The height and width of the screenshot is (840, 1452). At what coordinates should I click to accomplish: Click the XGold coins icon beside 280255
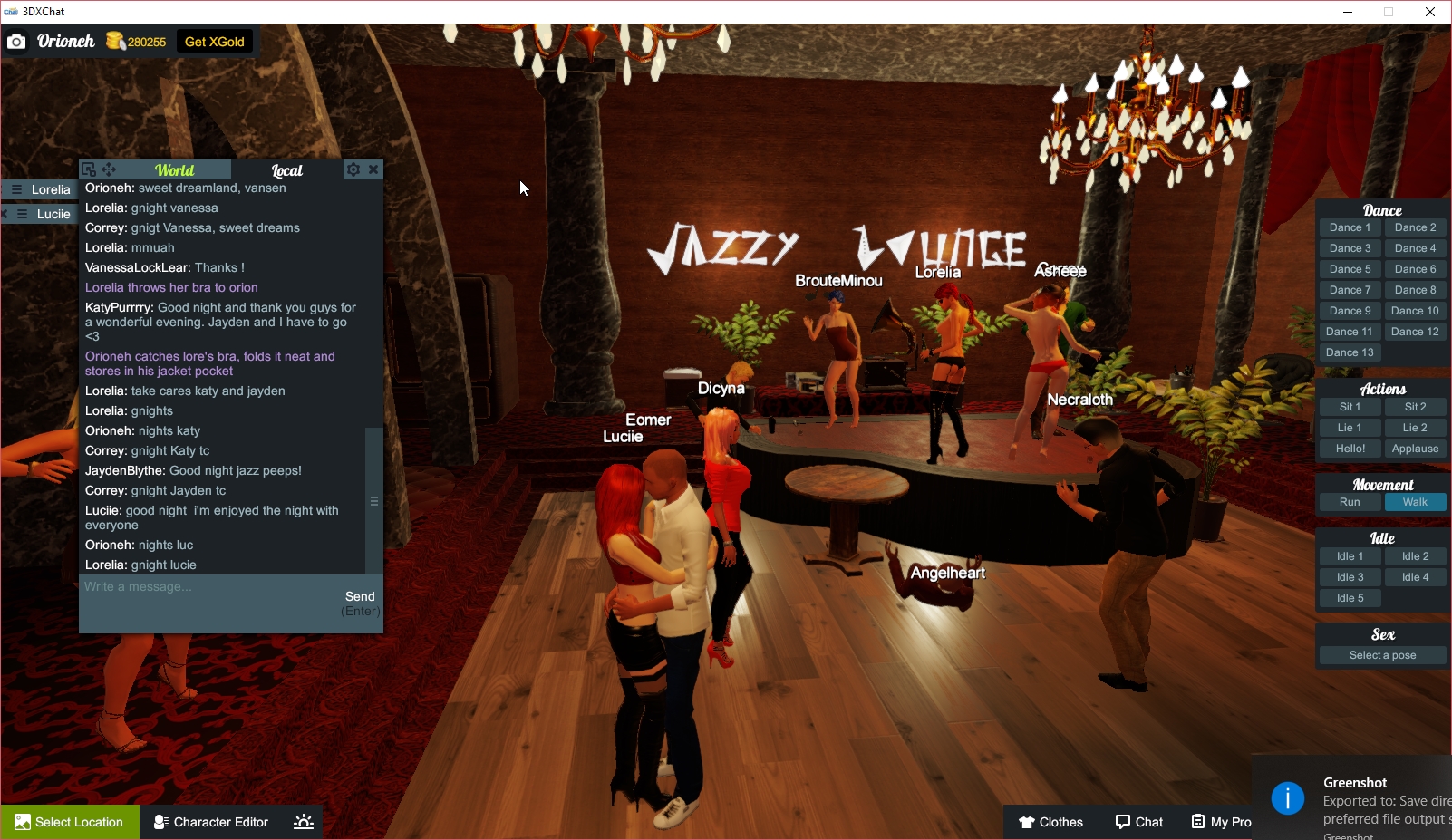[116, 41]
